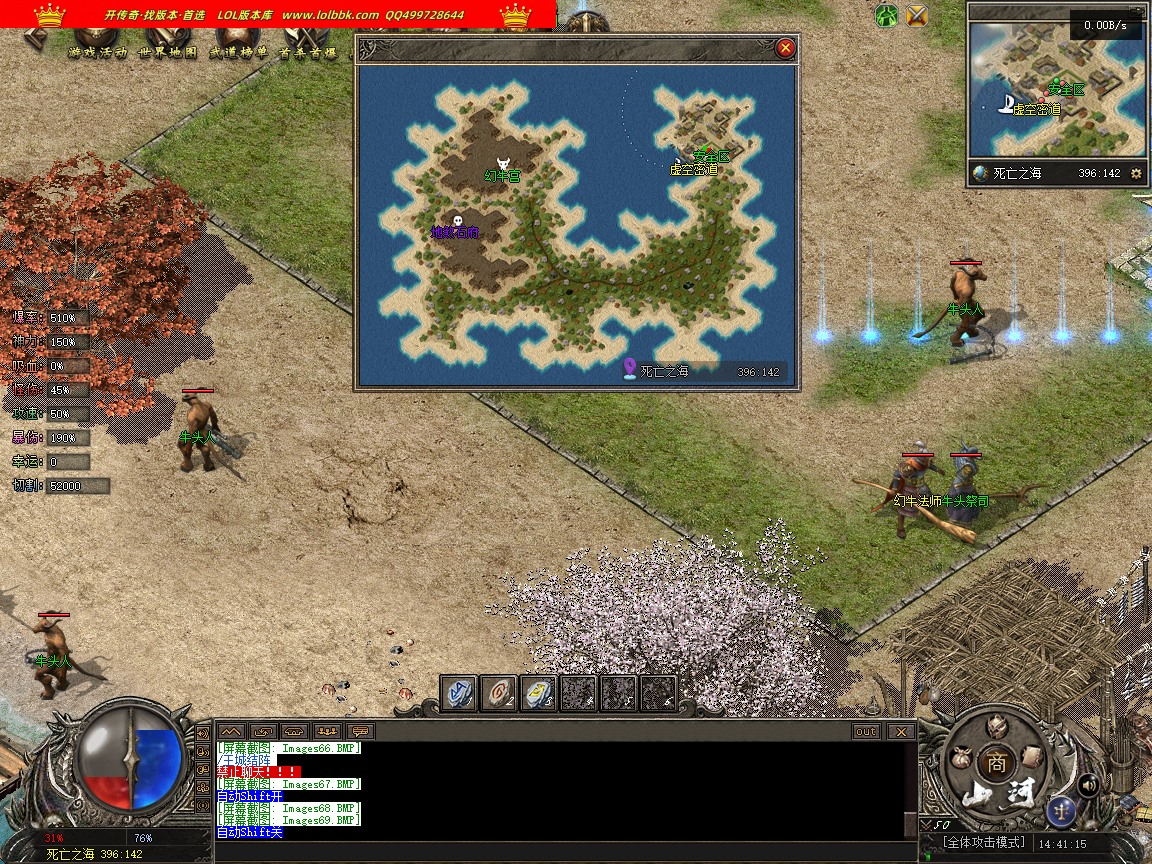Open minimap gear settings
Image resolution: width=1152 pixels, height=864 pixels.
coord(1136,173)
